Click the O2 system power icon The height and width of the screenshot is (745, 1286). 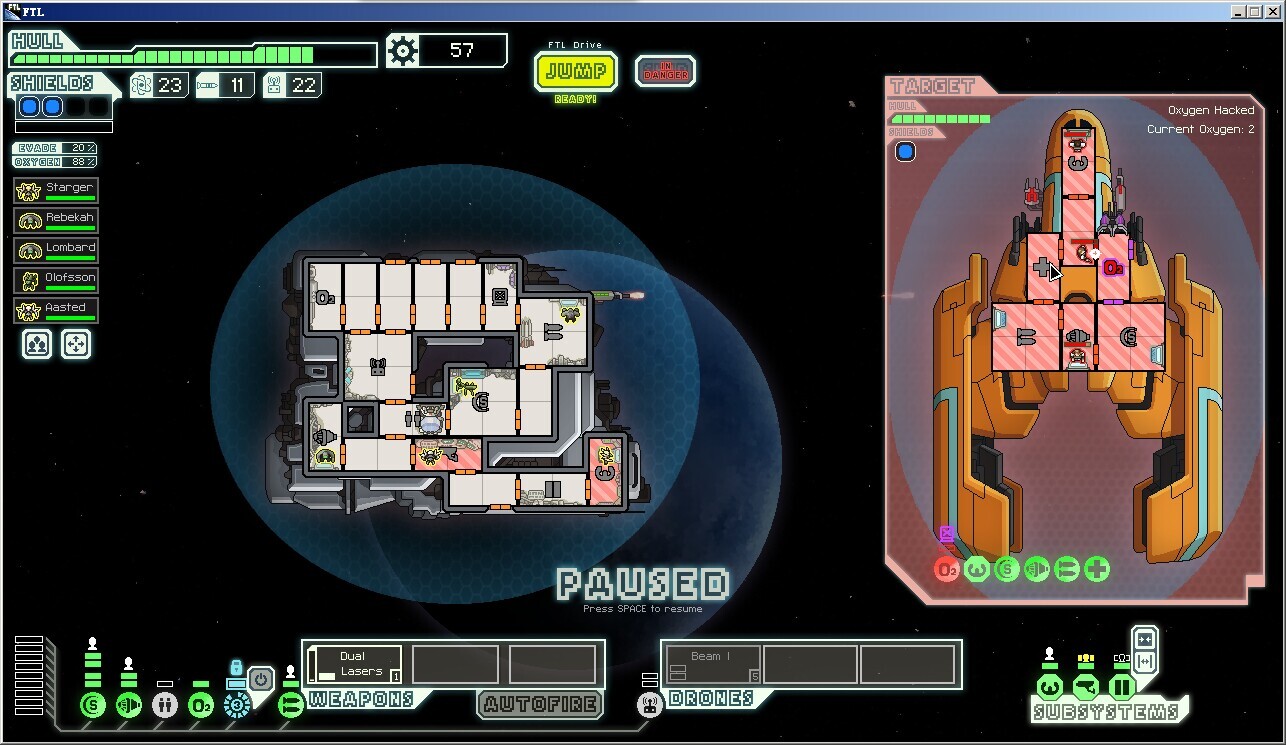201,705
